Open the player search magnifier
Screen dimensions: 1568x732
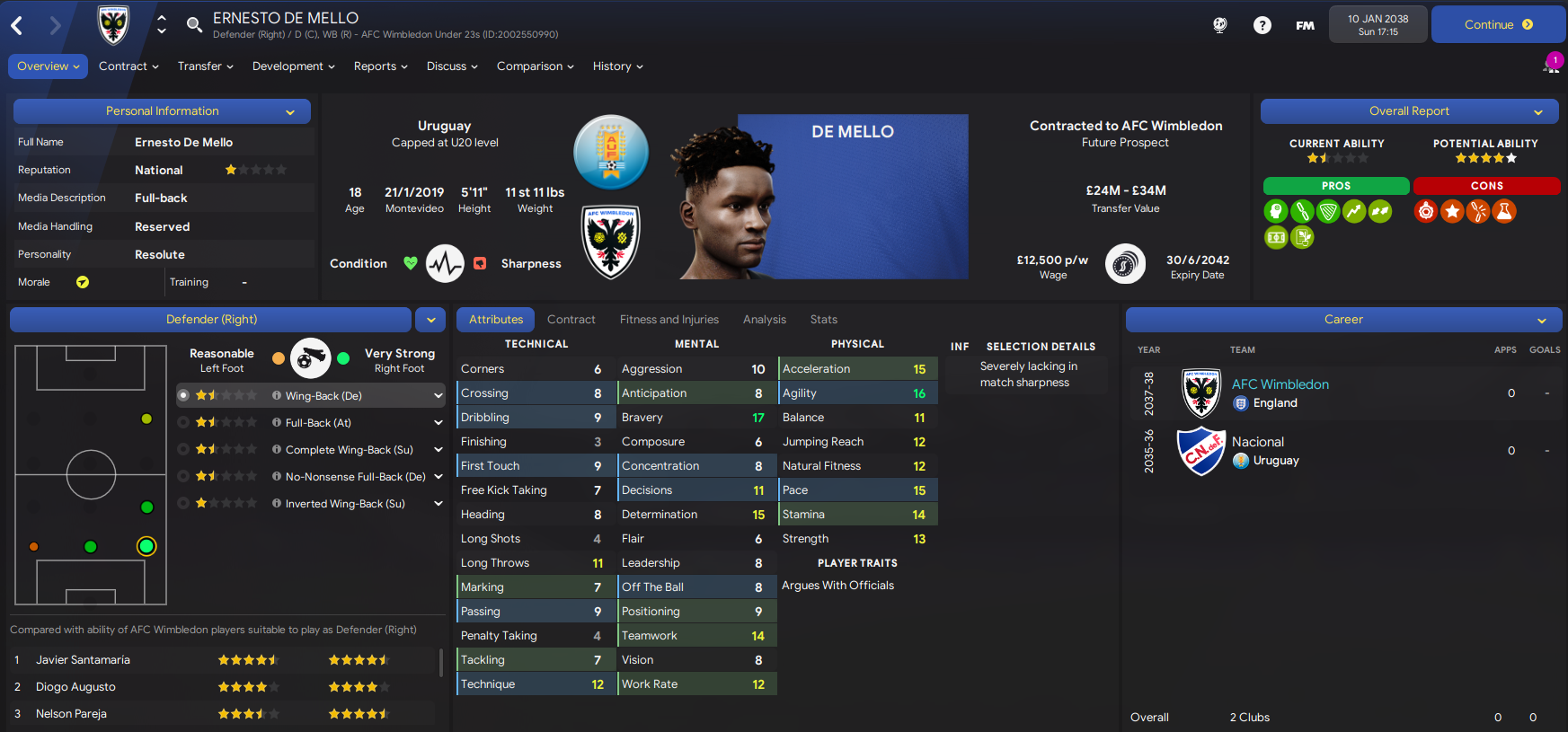[x=194, y=25]
